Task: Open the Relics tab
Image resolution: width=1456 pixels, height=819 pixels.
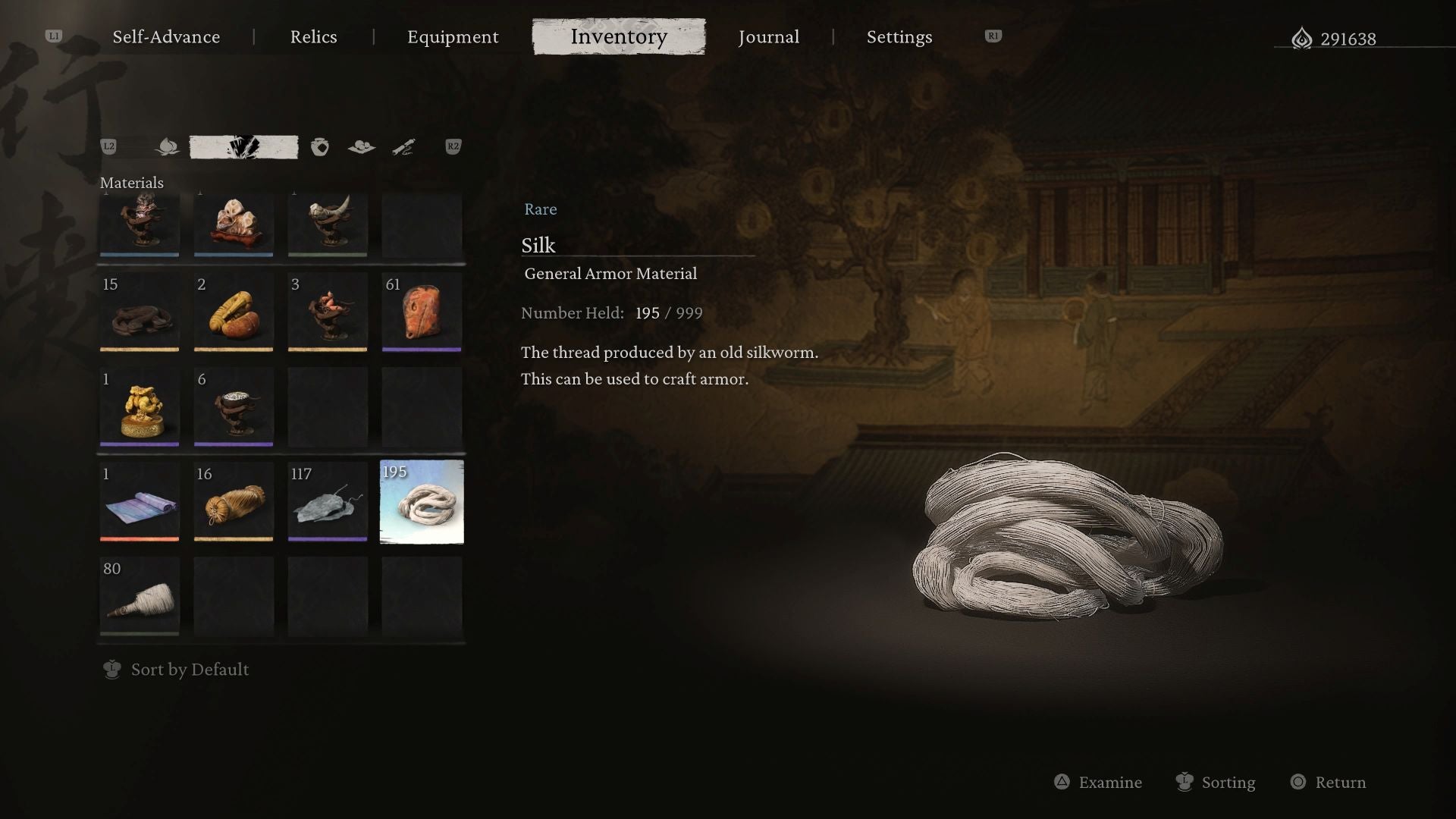Action: [313, 36]
